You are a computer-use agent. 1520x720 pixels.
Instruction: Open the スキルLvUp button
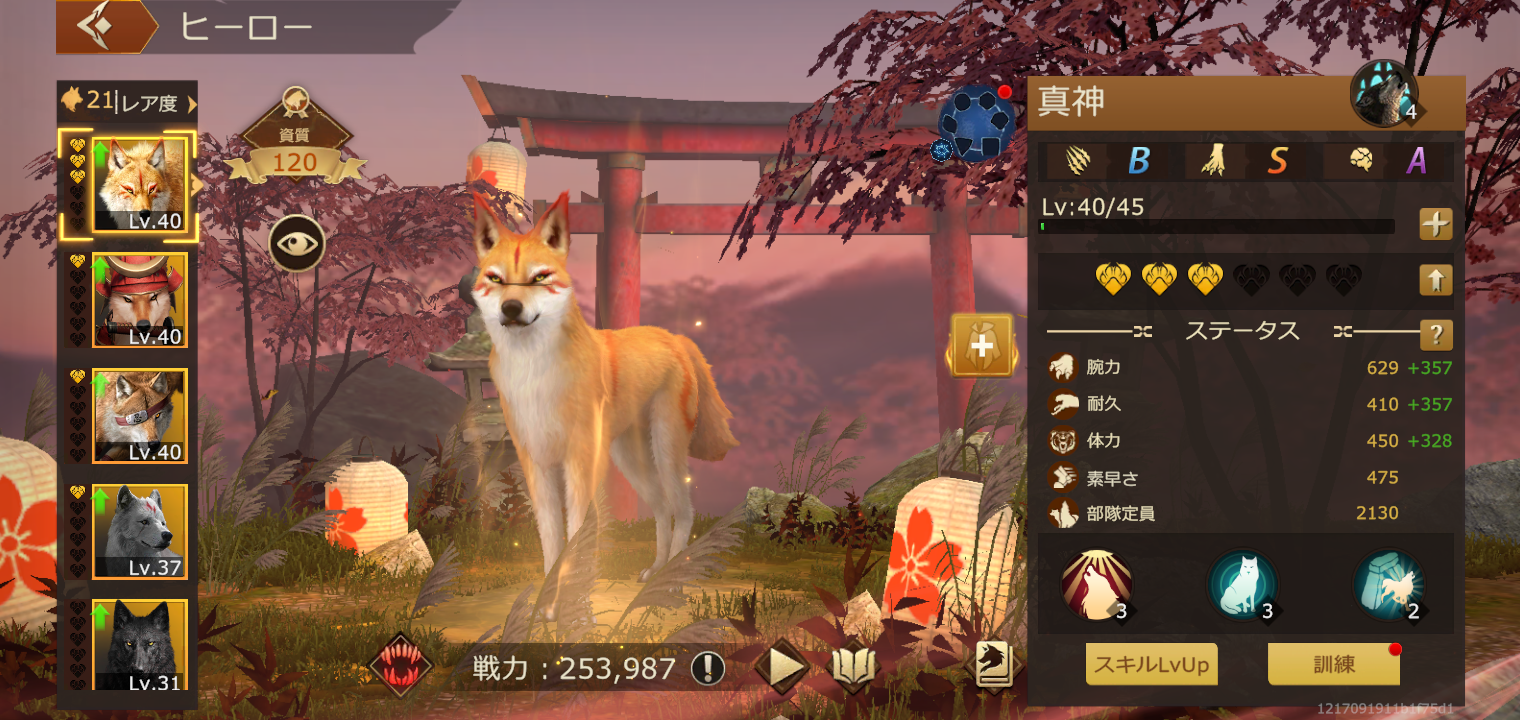(1151, 664)
